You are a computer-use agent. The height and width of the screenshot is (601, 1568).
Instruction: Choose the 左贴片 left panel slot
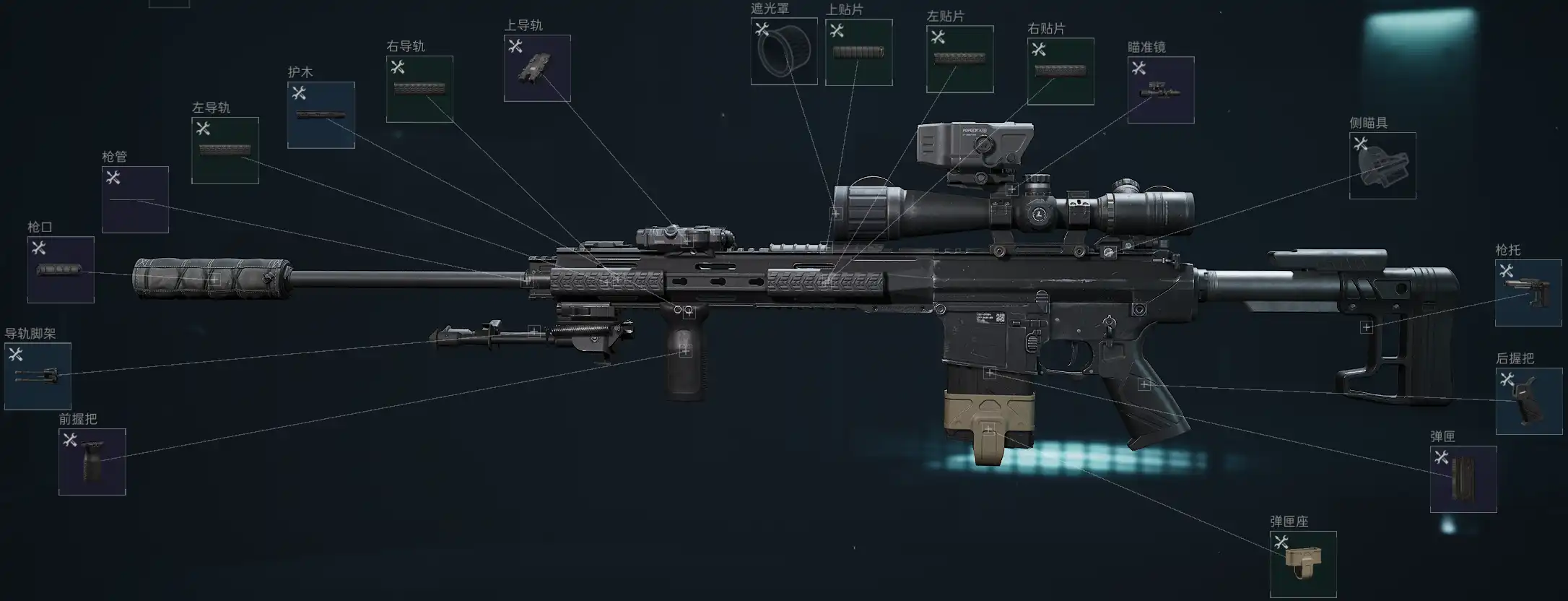tap(959, 59)
